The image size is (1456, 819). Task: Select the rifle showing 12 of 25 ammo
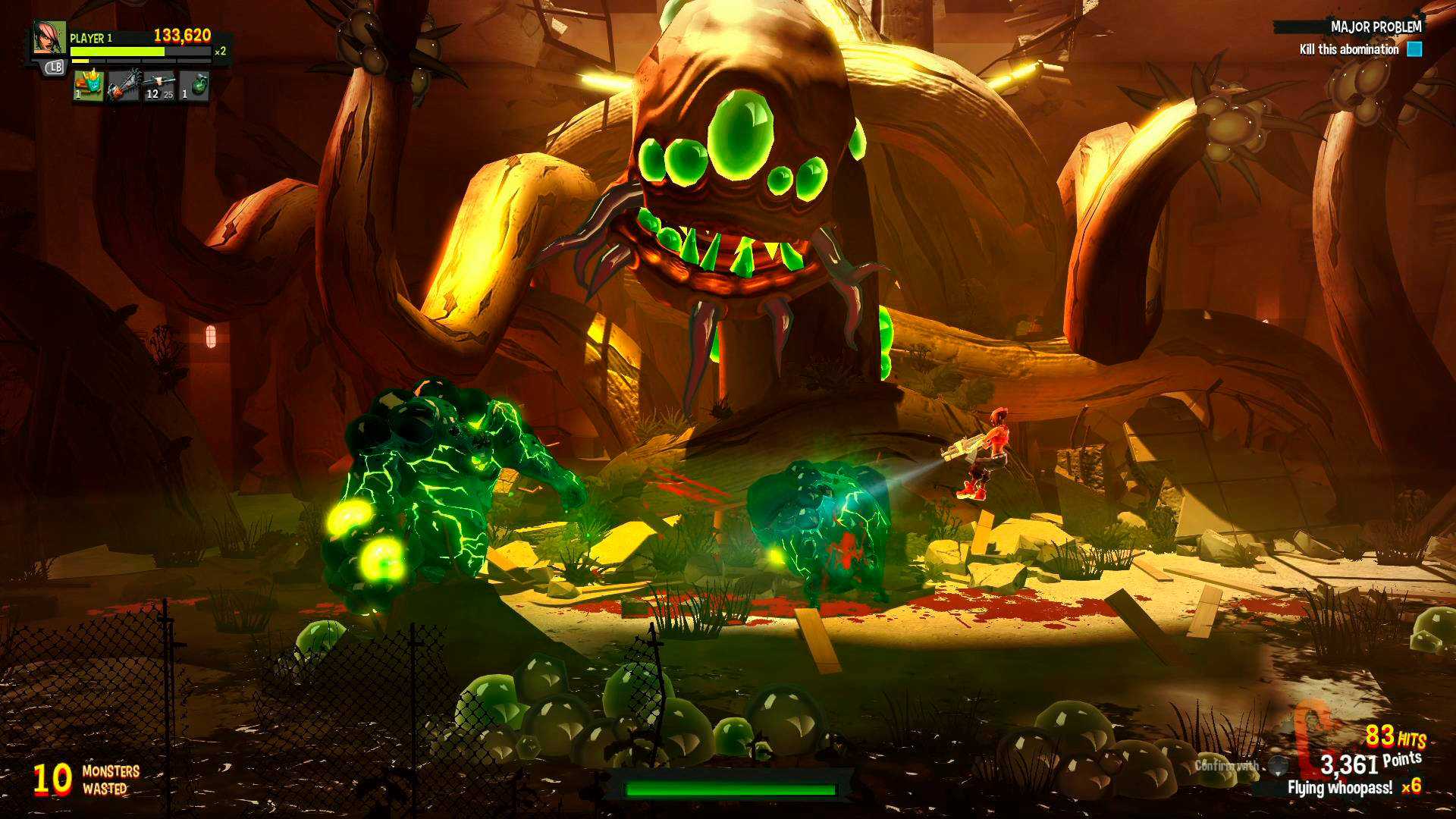(159, 87)
